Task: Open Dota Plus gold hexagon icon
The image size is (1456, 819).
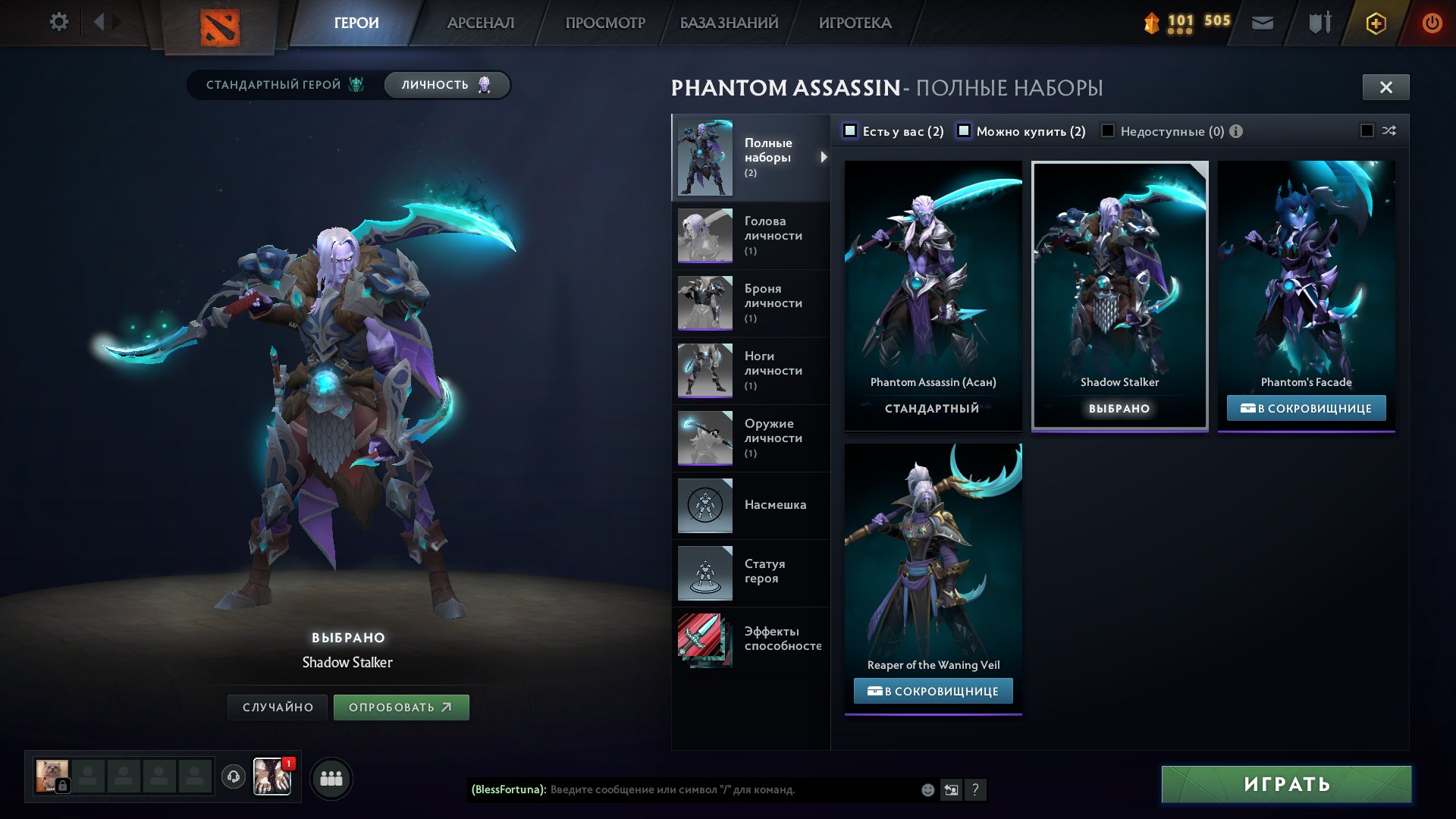Action: [x=1376, y=23]
